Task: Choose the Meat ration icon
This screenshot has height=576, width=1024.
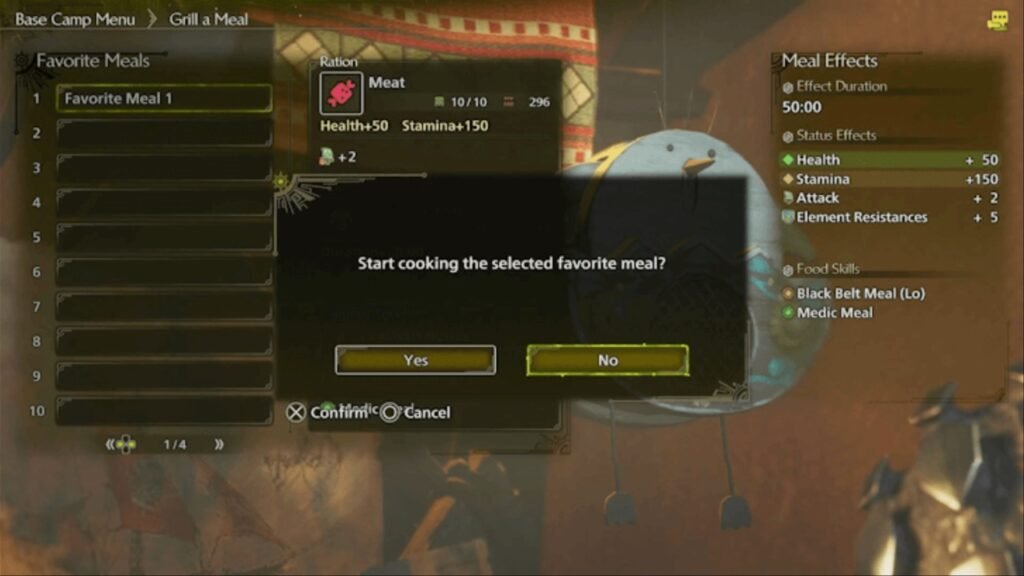Action: pyautogui.click(x=341, y=93)
